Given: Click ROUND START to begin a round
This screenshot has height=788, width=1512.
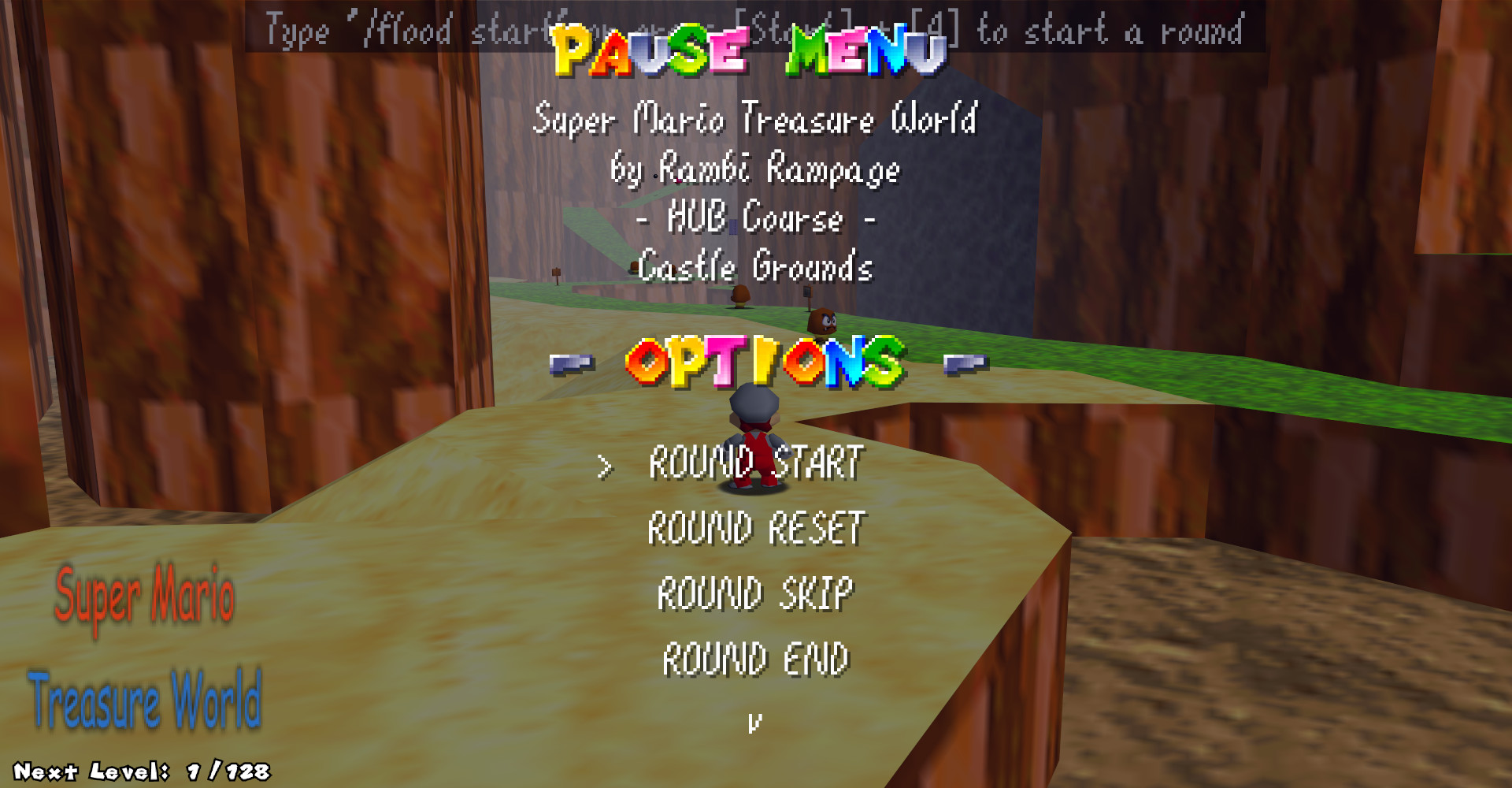Looking at the screenshot, I should (753, 464).
